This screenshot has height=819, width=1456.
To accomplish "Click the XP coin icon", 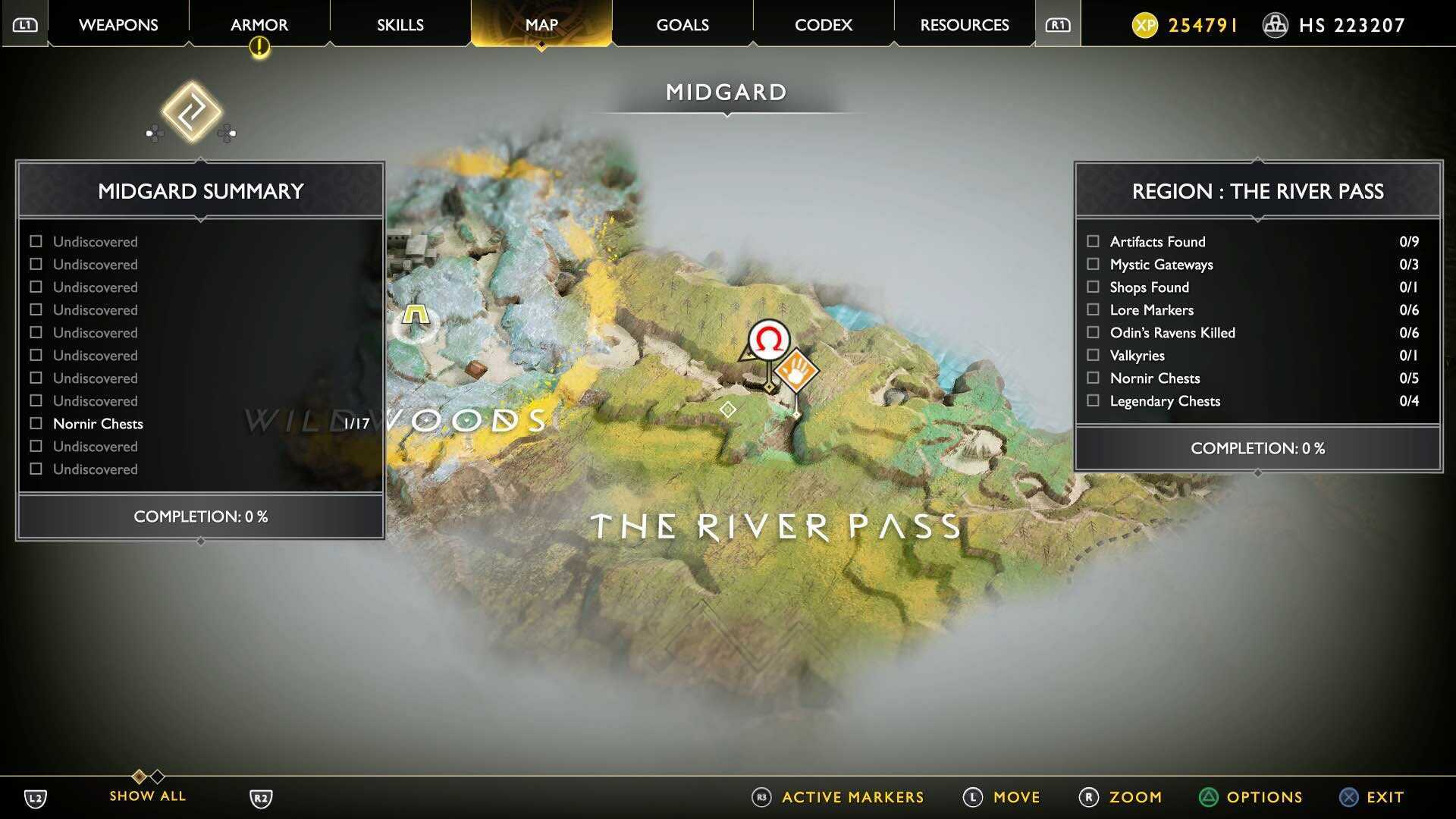I will coord(1147,24).
